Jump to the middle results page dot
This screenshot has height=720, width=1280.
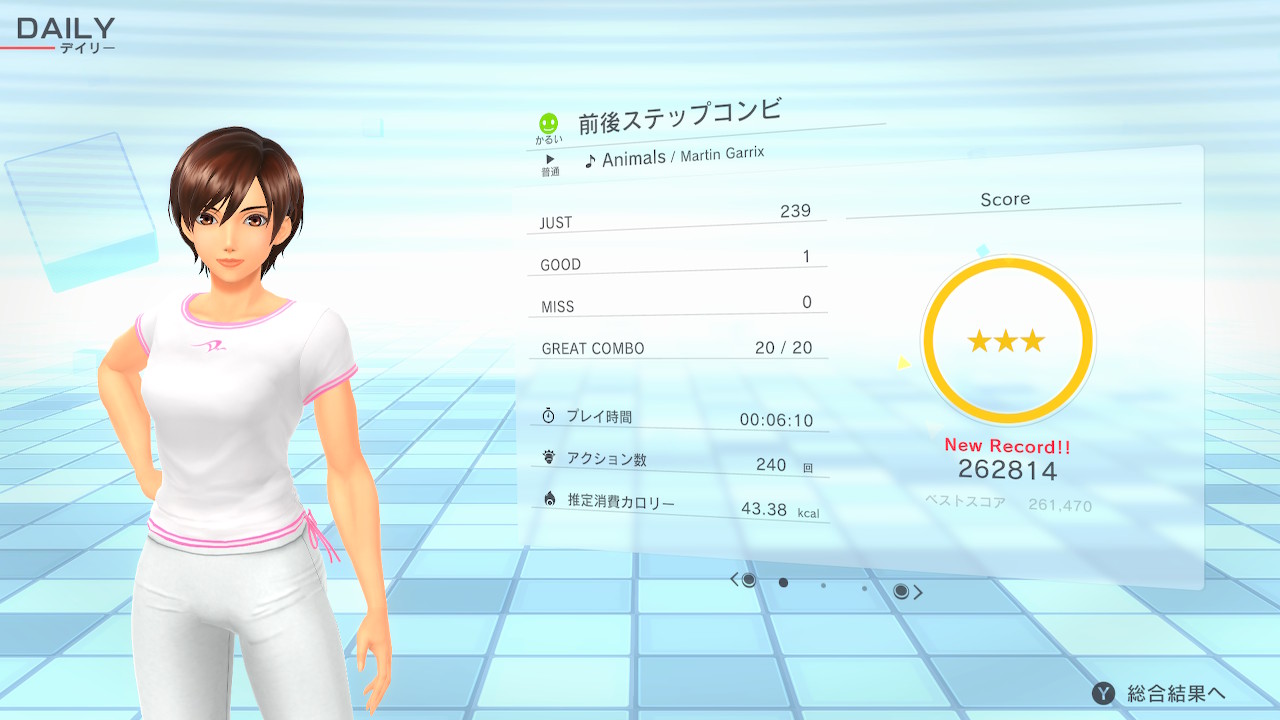click(x=823, y=586)
